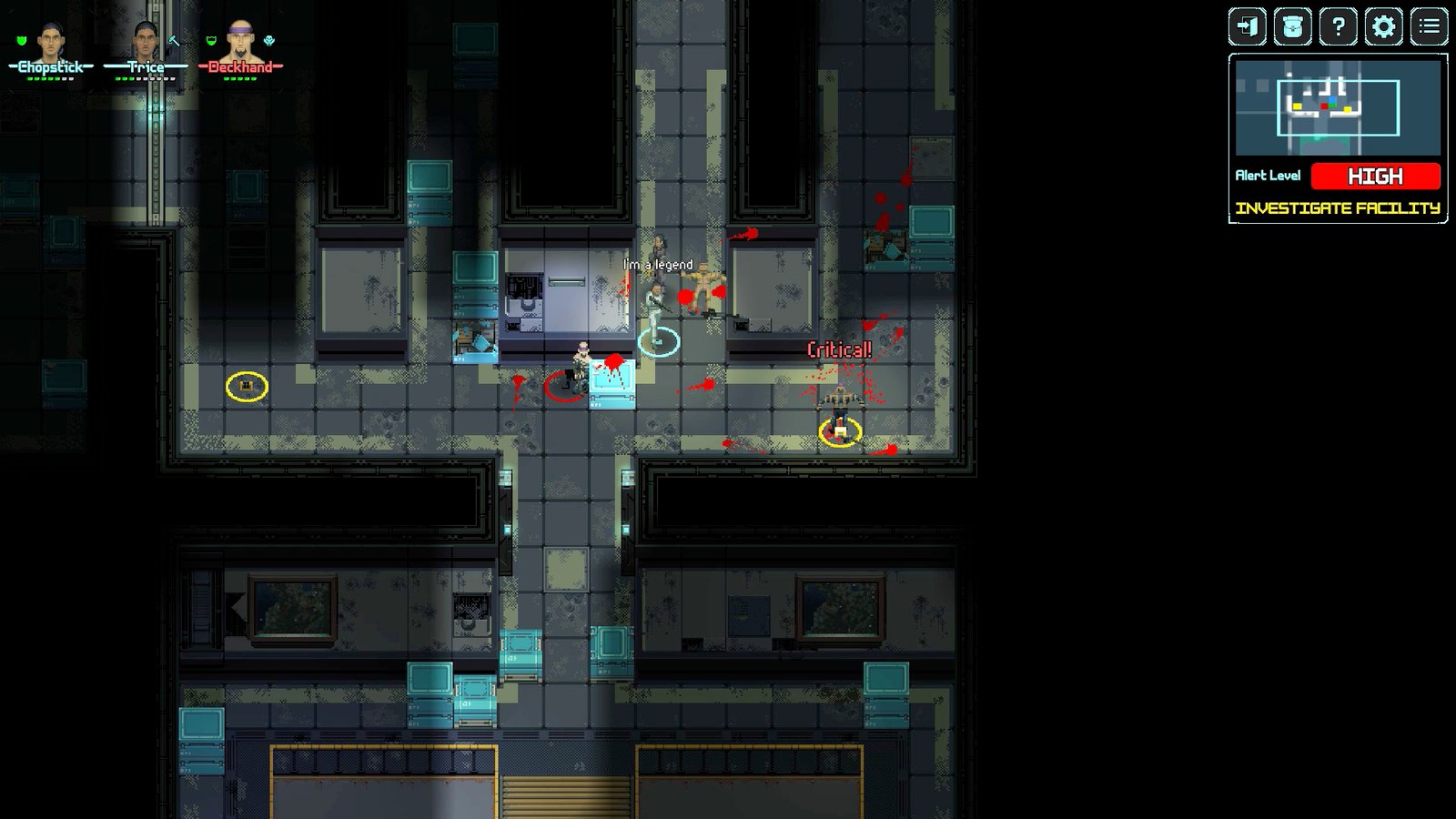The width and height of the screenshot is (1456, 819).
Task: Click the blue player marker on the minimap
Action: click(x=1331, y=99)
